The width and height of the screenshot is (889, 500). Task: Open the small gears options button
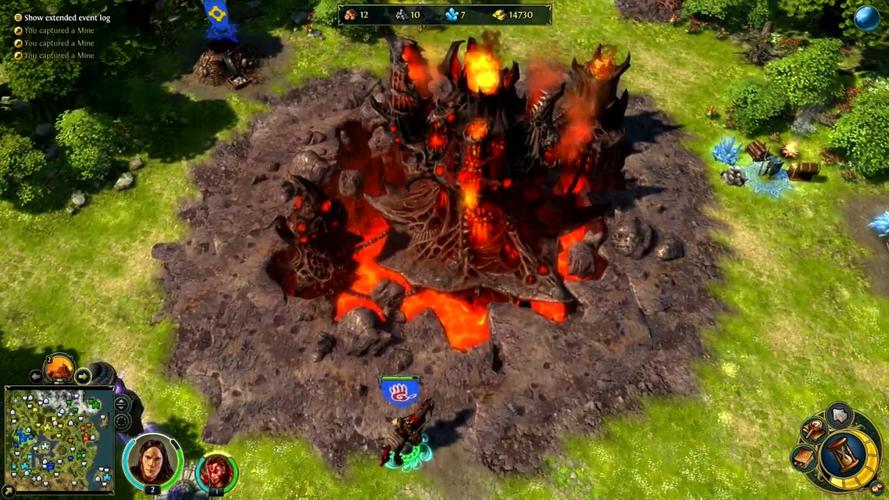click(x=876, y=488)
